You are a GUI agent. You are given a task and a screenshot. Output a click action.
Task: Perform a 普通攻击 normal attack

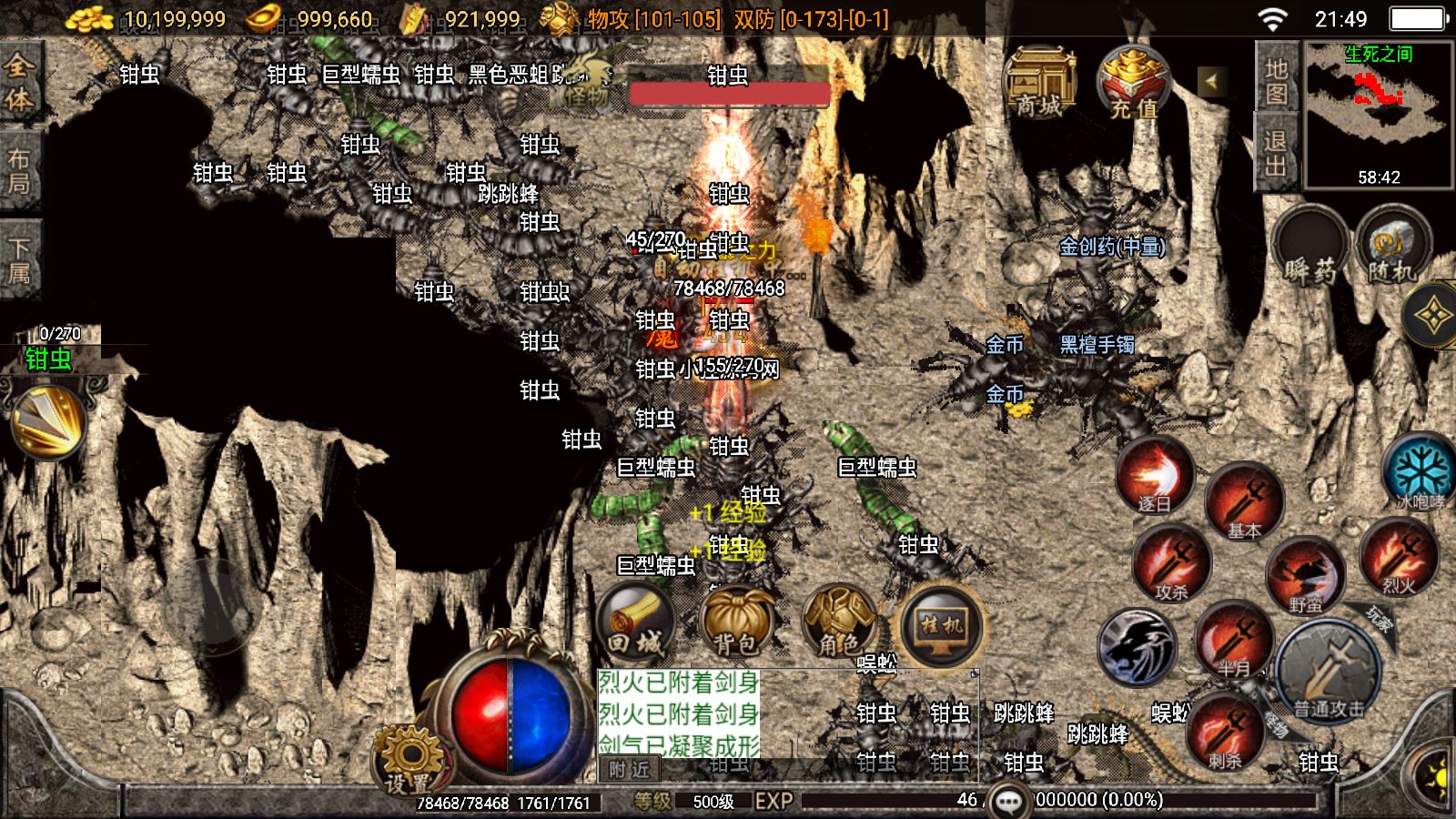click(x=1329, y=672)
